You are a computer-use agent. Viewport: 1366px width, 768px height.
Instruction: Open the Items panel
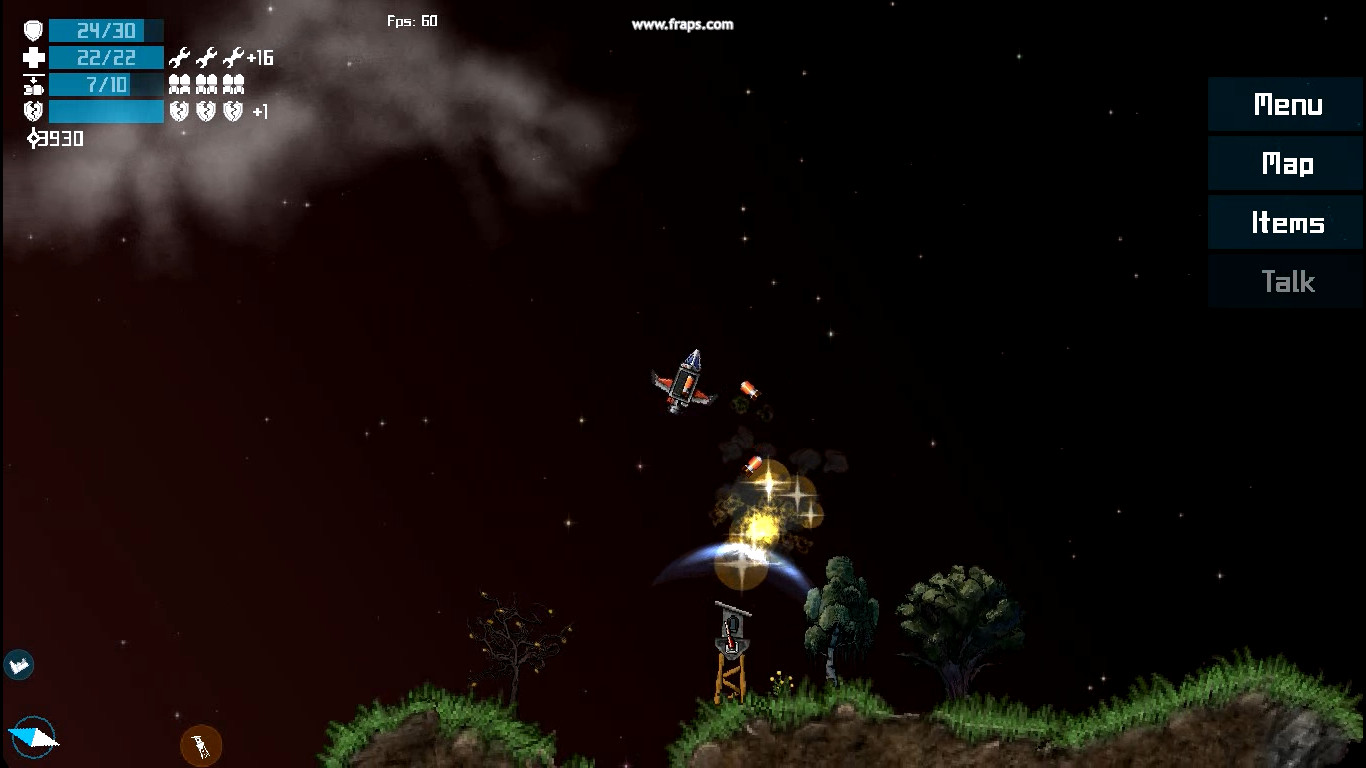1286,222
